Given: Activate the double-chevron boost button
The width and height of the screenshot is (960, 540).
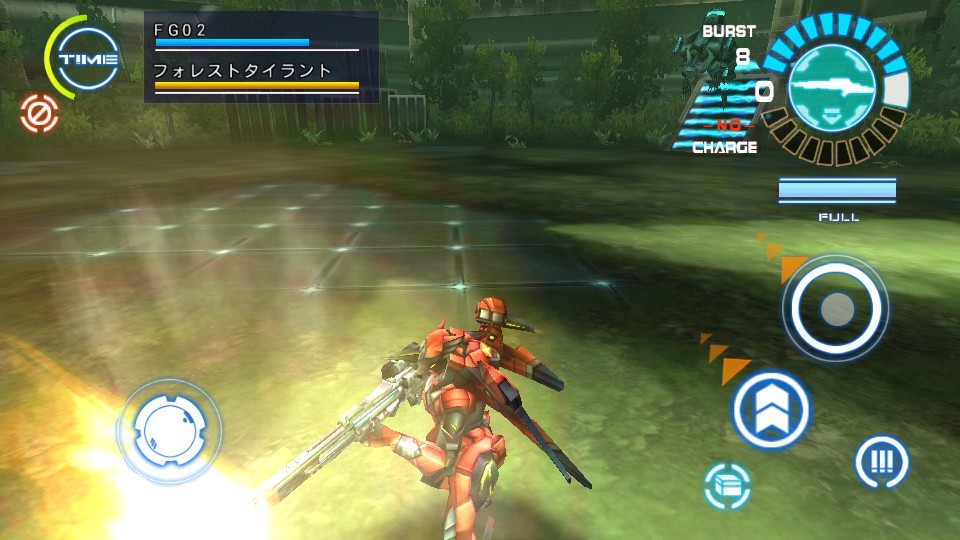Looking at the screenshot, I should tap(770, 410).
